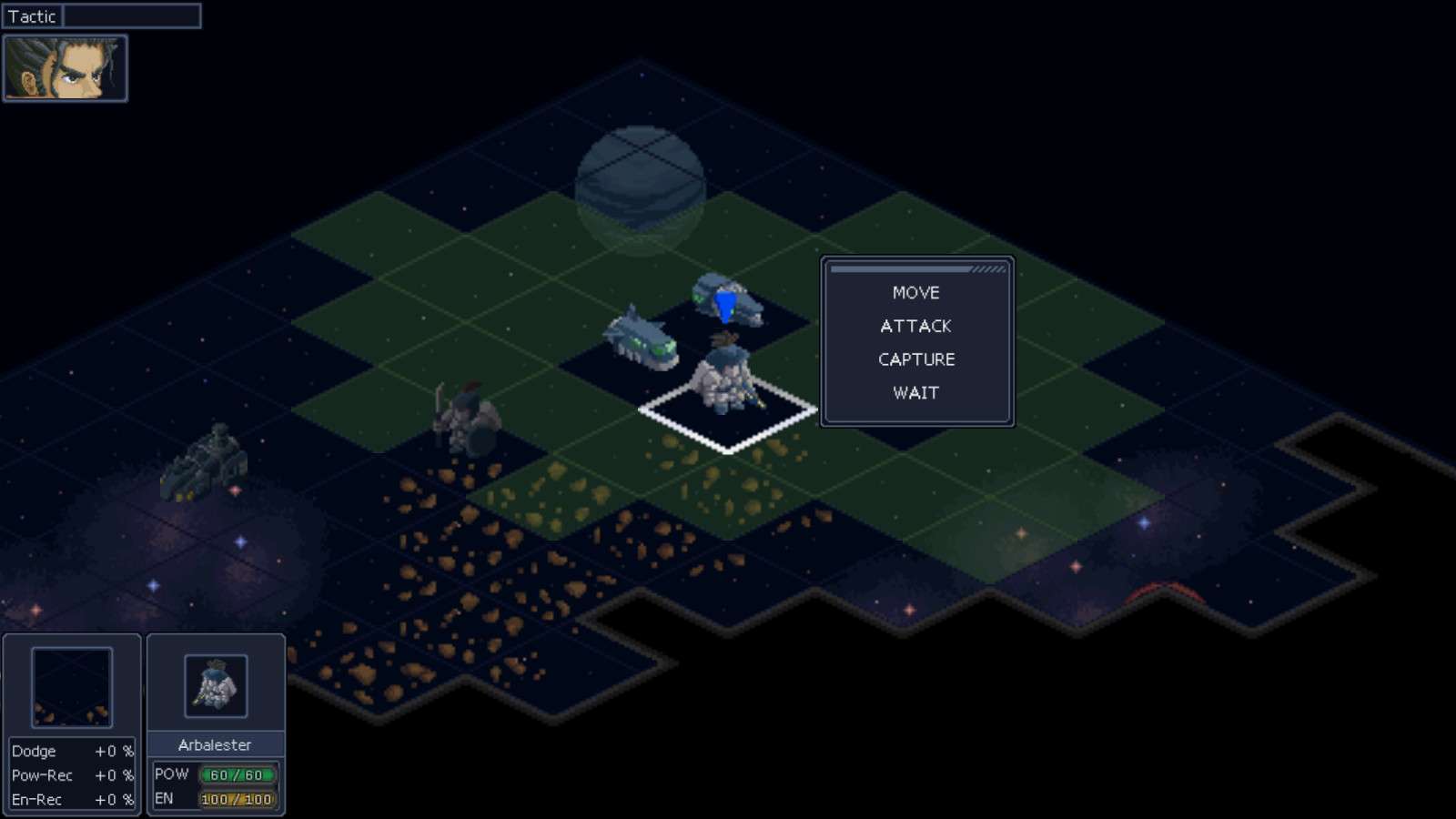1456x819 pixels.
Task: Click the Arbalester unit portrait icon
Action: 217,687
